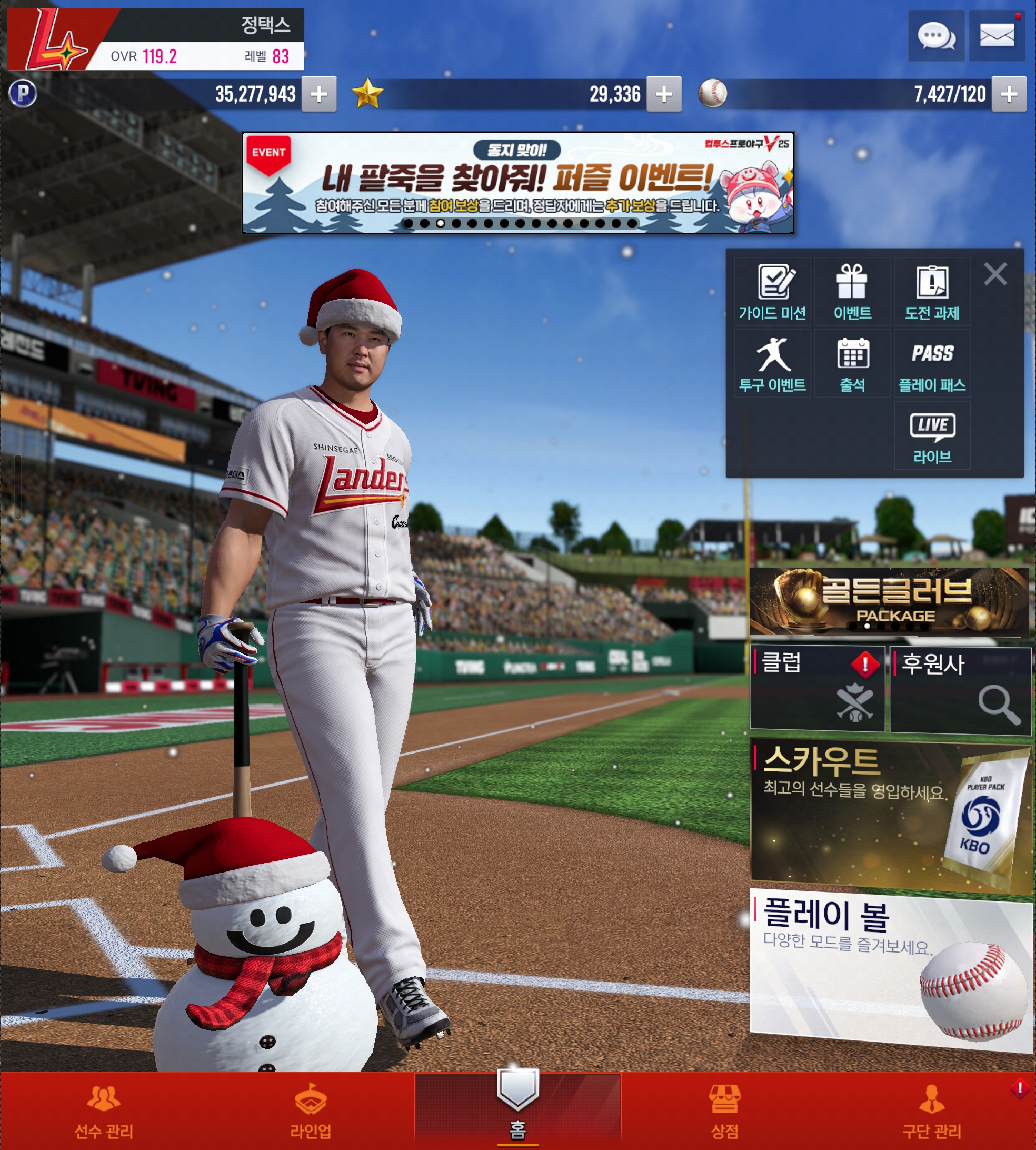Viewport: 1036px width, 1150px height.
Task: Open the 클럽 club tile
Action: click(818, 688)
